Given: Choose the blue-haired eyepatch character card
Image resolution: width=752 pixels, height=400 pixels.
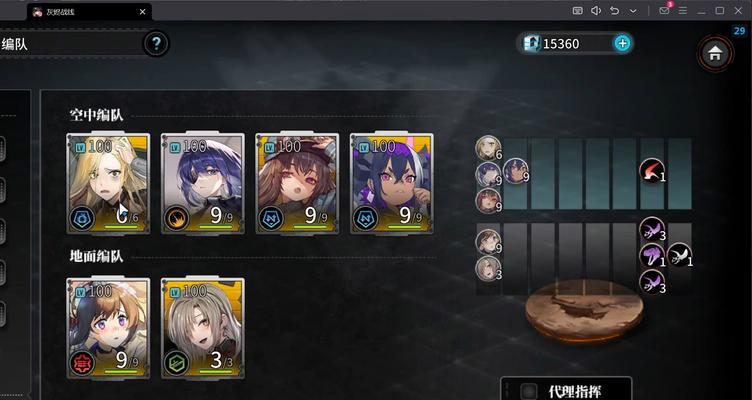Looking at the screenshot, I should pyautogui.click(x=202, y=183).
